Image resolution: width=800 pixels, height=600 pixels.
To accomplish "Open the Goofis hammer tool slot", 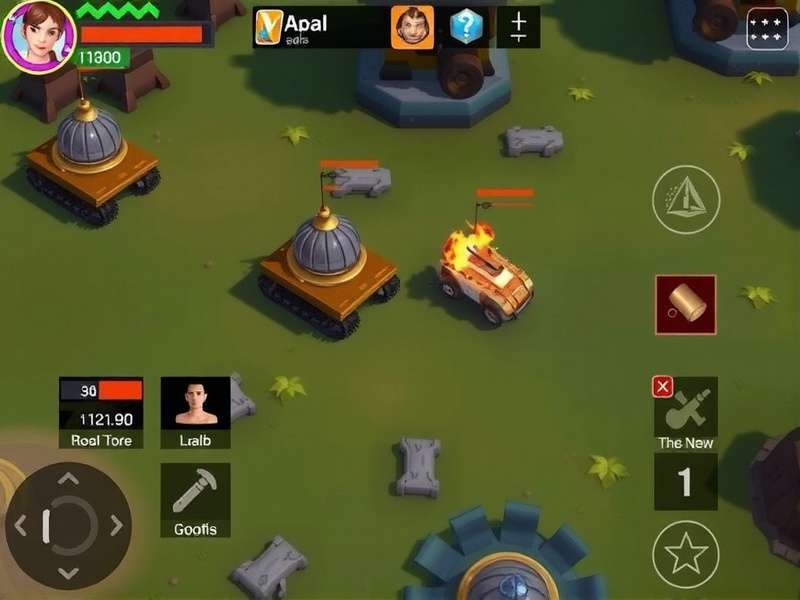I will (x=195, y=499).
